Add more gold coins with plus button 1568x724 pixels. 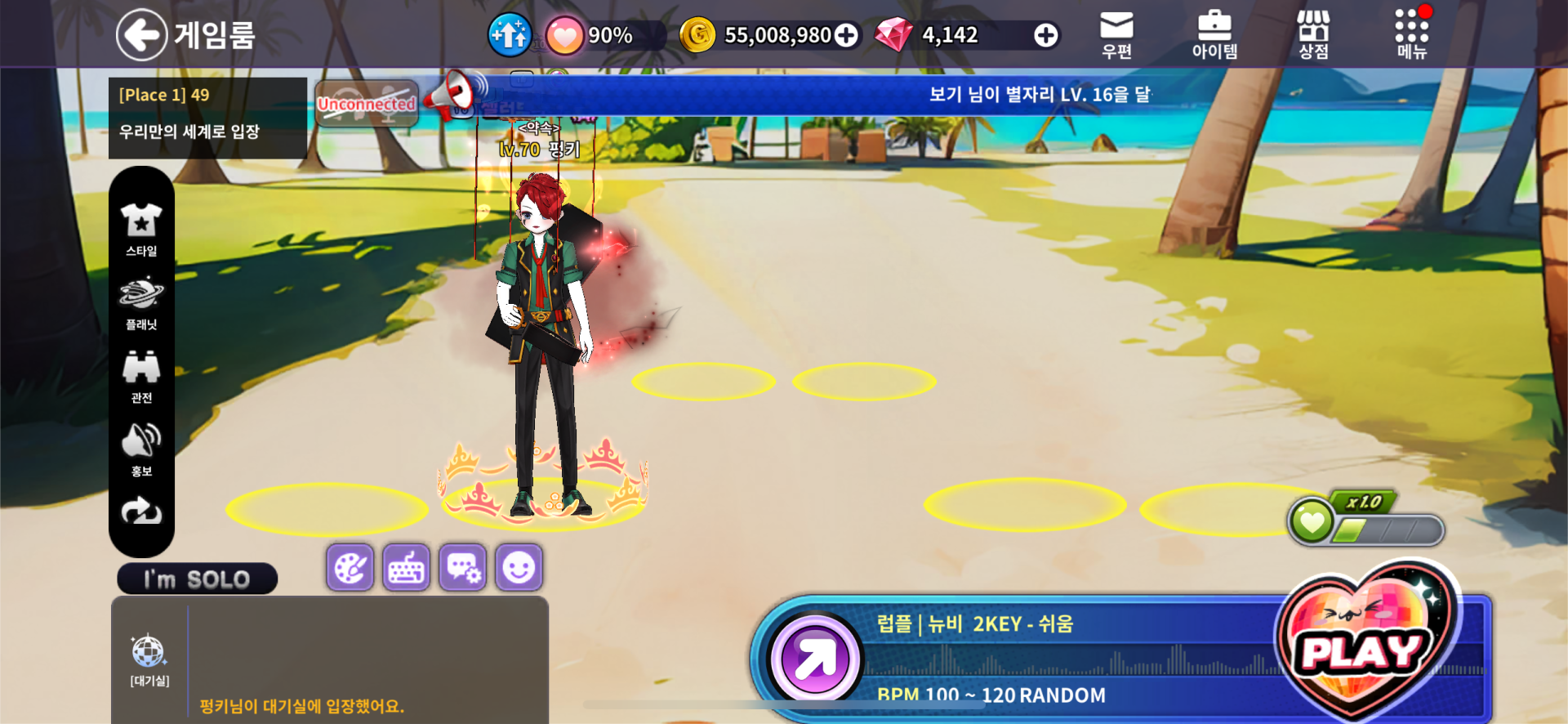pos(847,35)
